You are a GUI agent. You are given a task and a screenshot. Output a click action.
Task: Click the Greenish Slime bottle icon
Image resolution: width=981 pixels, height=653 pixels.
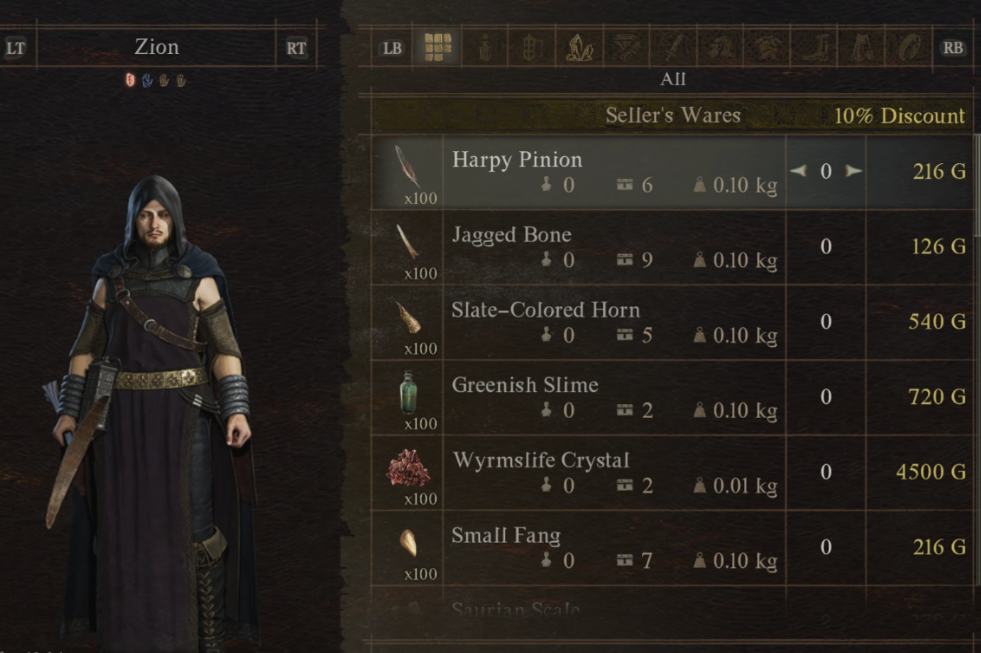pyautogui.click(x=408, y=391)
